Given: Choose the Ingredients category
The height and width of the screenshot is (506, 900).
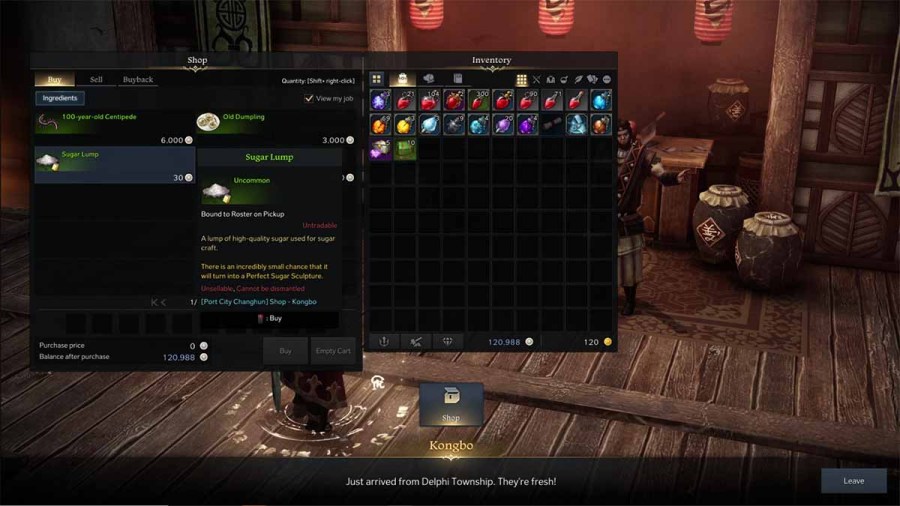Looking at the screenshot, I should click(x=59, y=98).
